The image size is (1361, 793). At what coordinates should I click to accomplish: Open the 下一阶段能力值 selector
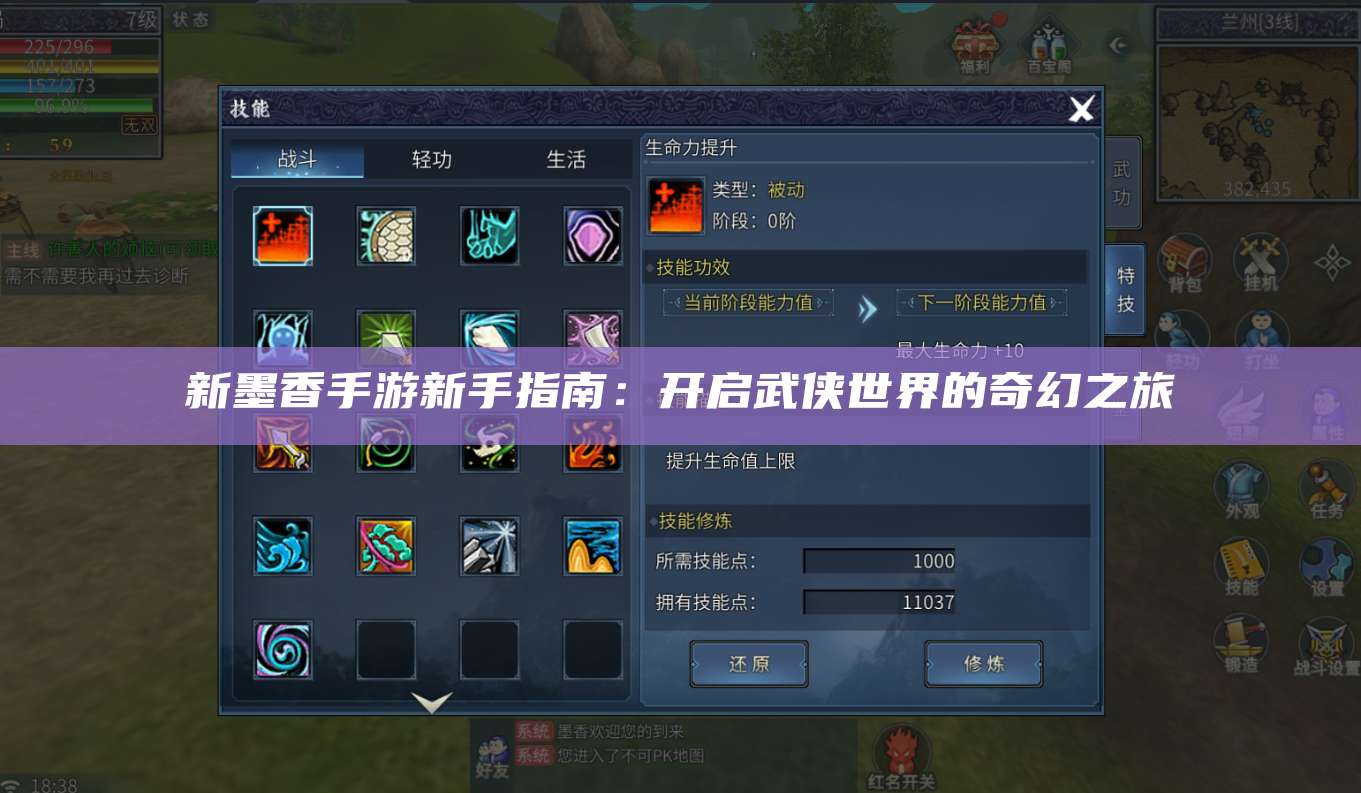[x=983, y=302]
